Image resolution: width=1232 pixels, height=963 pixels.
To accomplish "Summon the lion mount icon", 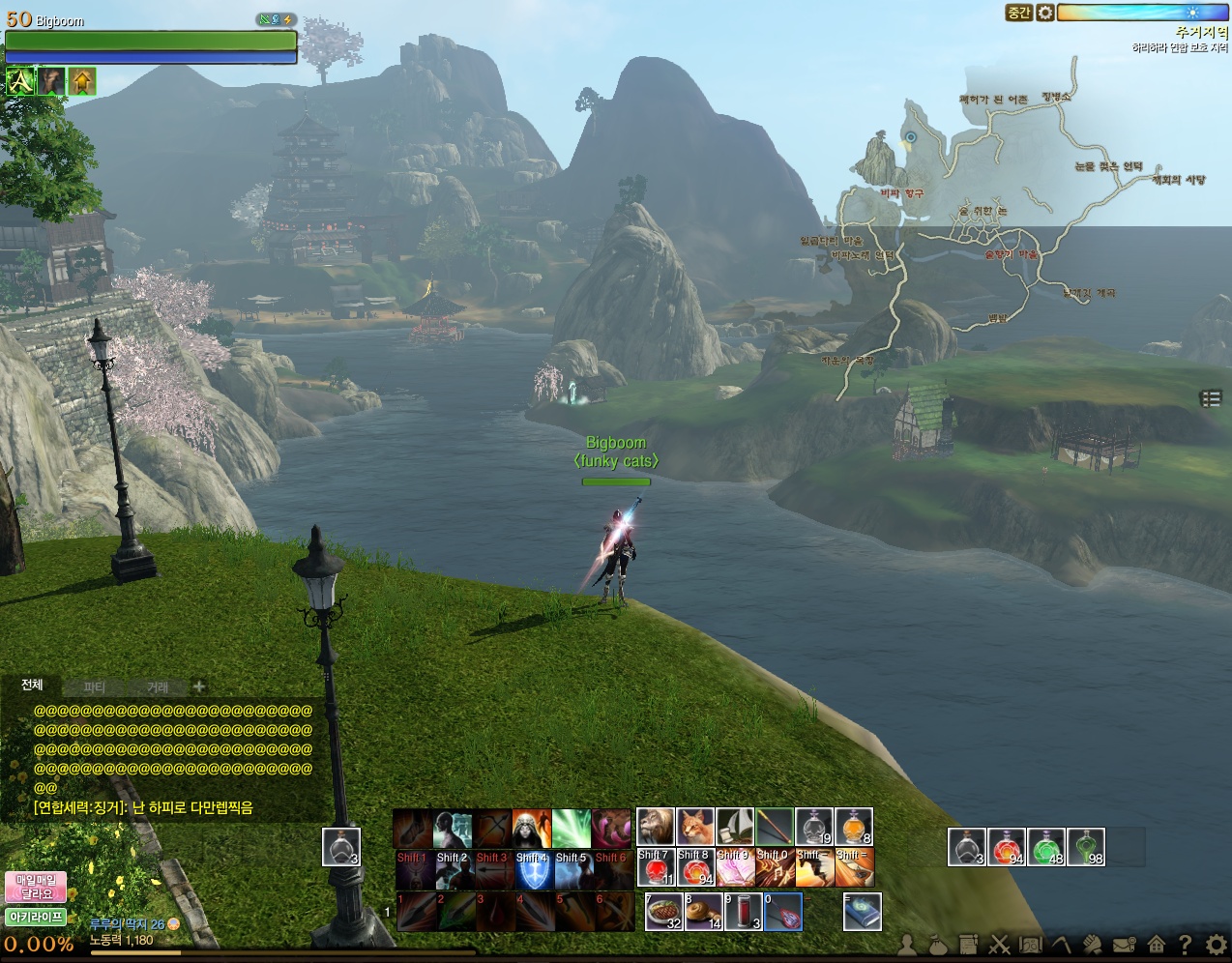I will [655, 828].
